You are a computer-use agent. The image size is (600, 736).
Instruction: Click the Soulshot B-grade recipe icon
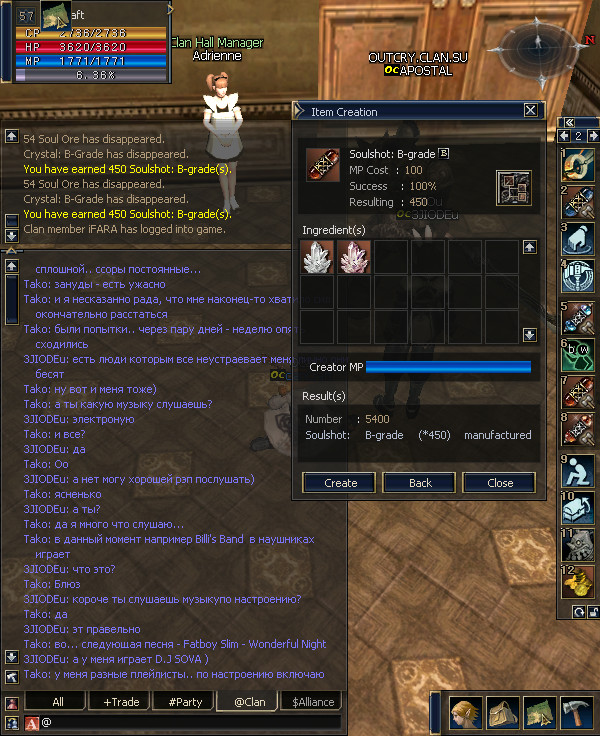(321, 165)
